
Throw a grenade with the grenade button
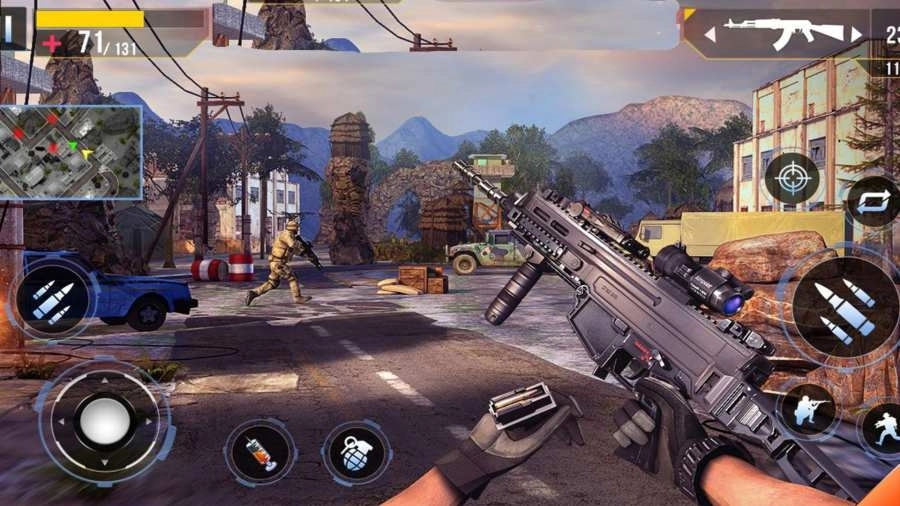click(x=355, y=452)
